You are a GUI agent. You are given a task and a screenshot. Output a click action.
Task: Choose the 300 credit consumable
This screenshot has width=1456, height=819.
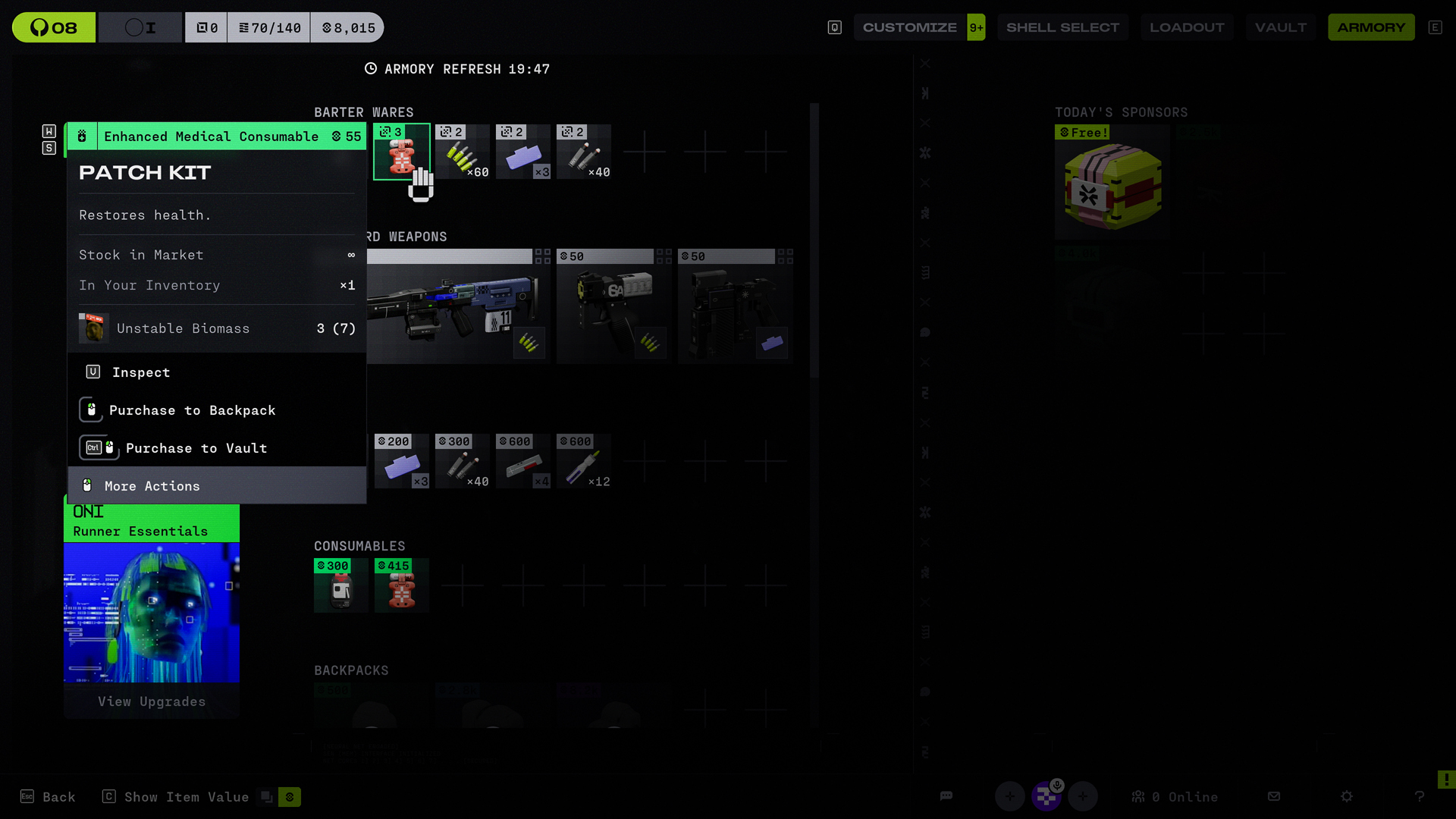[340, 585]
